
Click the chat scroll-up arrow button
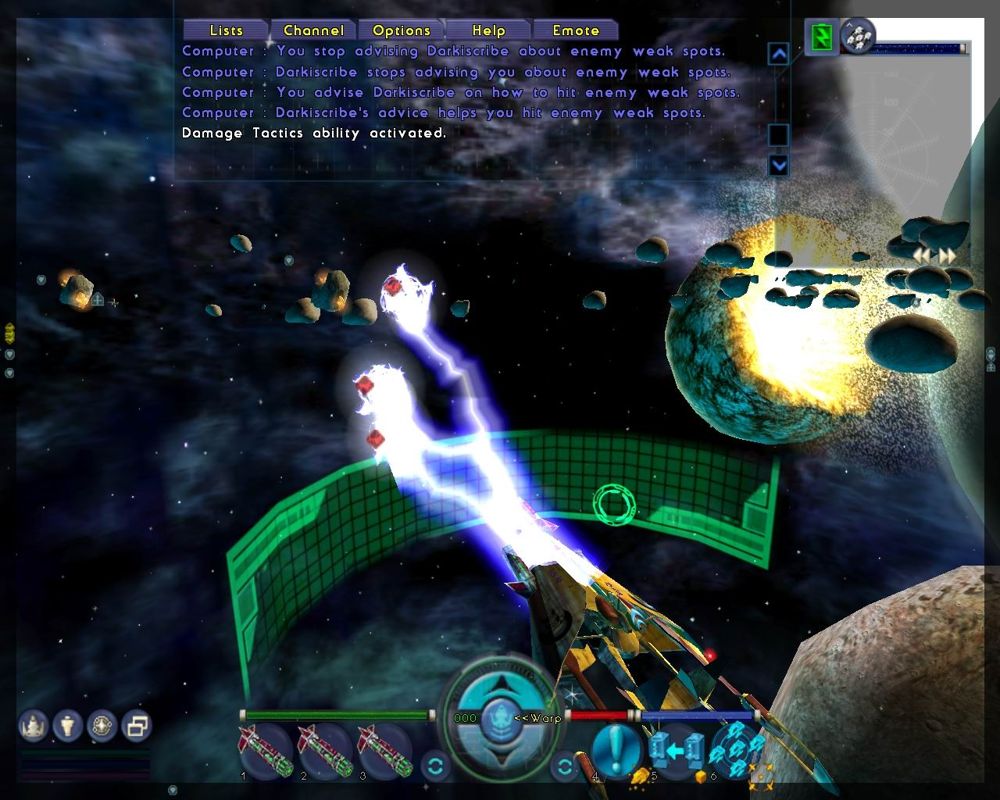(x=778, y=53)
